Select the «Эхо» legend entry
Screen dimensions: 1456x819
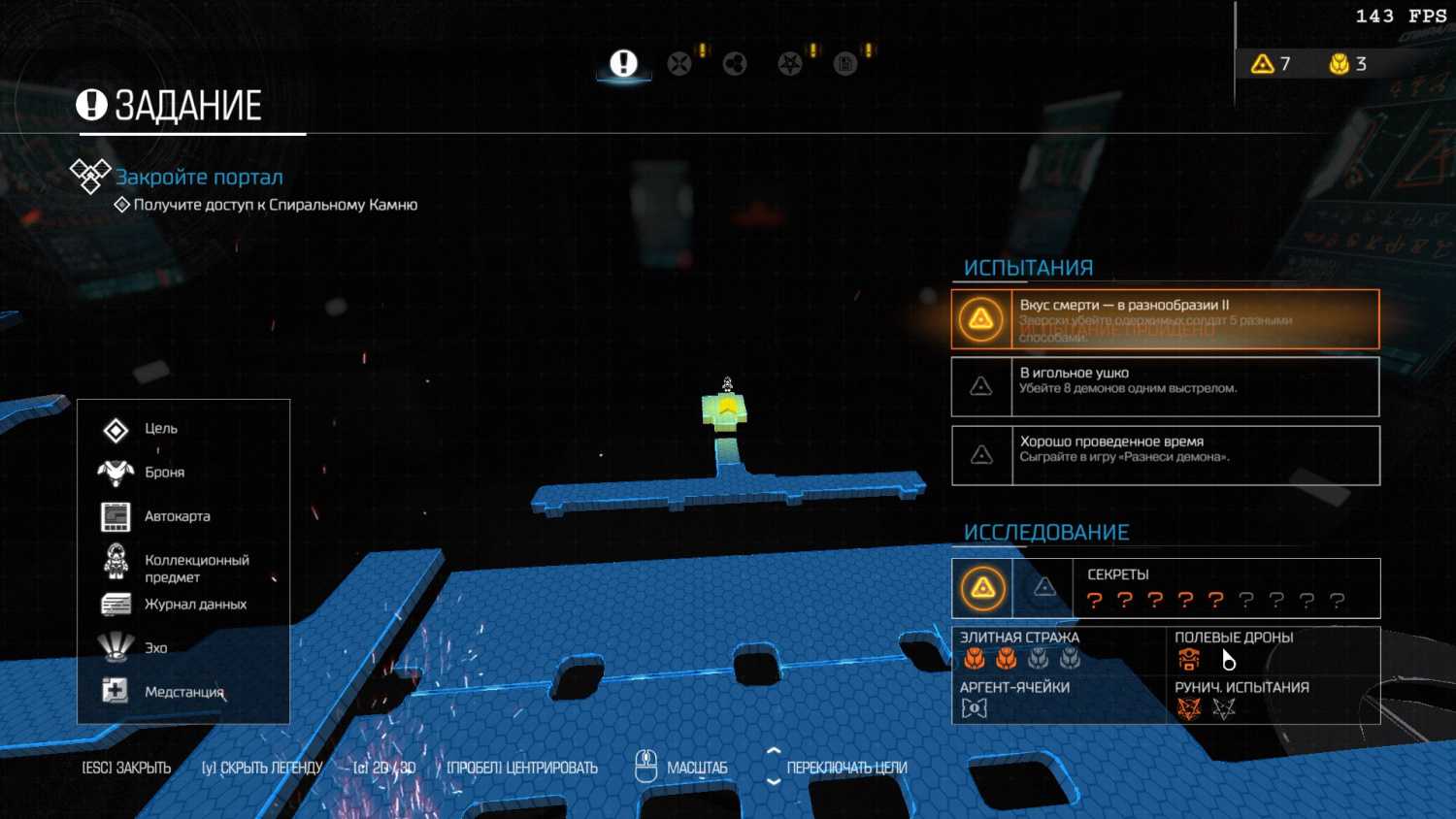(x=155, y=648)
